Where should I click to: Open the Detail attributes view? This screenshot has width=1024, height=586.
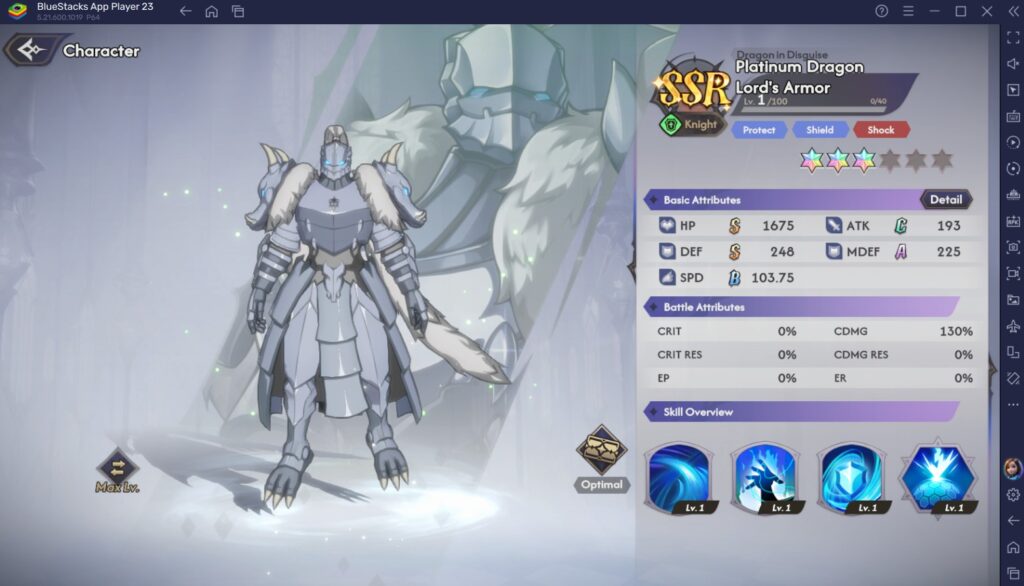pyautogui.click(x=945, y=199)
